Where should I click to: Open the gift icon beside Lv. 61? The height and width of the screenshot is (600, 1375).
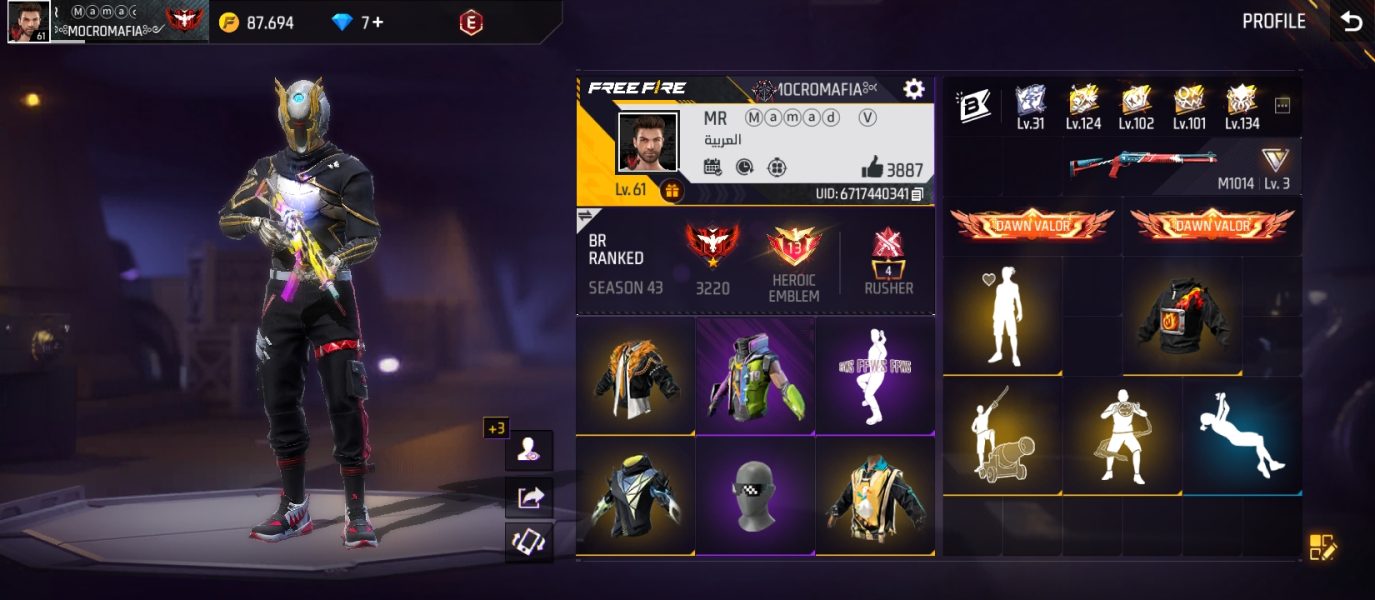coord(671,190)
